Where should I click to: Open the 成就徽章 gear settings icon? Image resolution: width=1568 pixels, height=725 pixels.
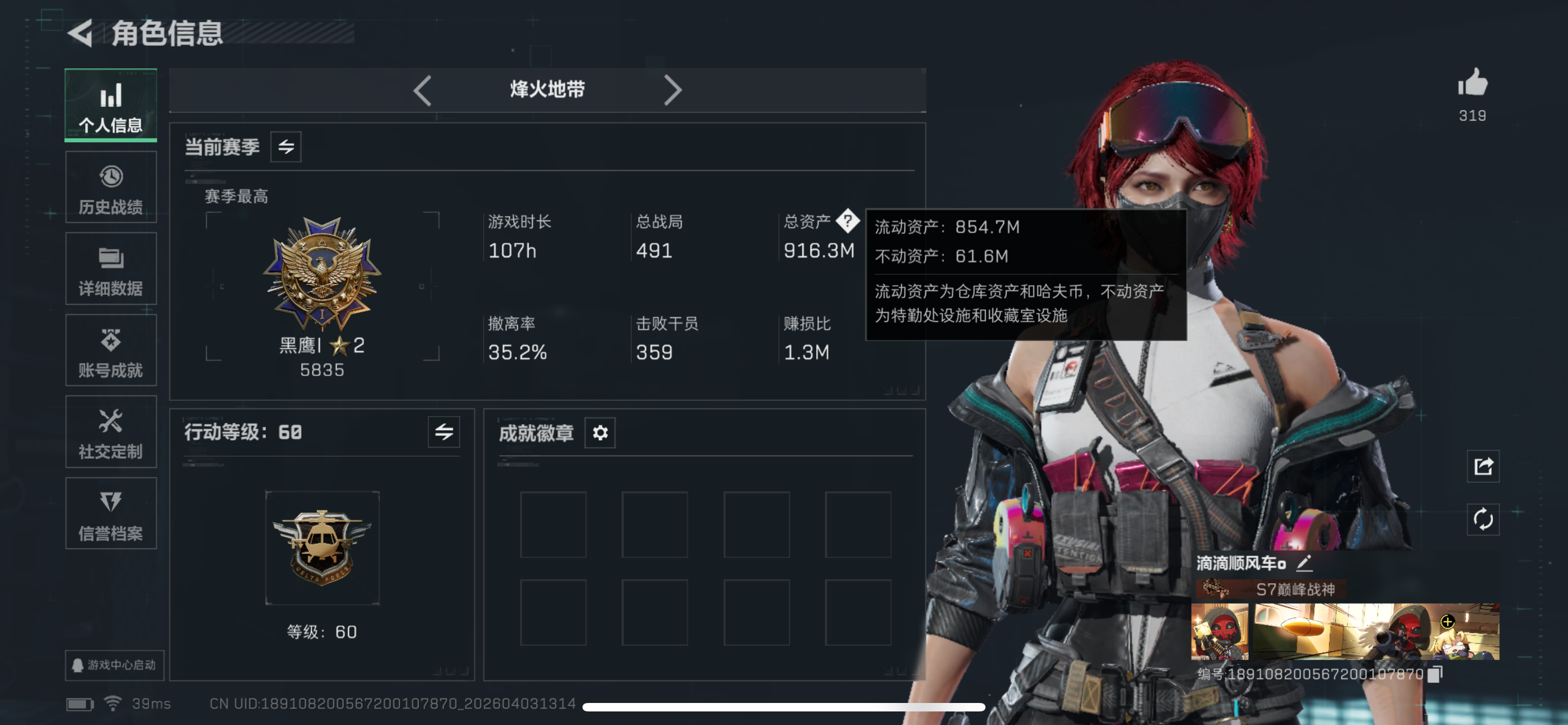[600, 433]
